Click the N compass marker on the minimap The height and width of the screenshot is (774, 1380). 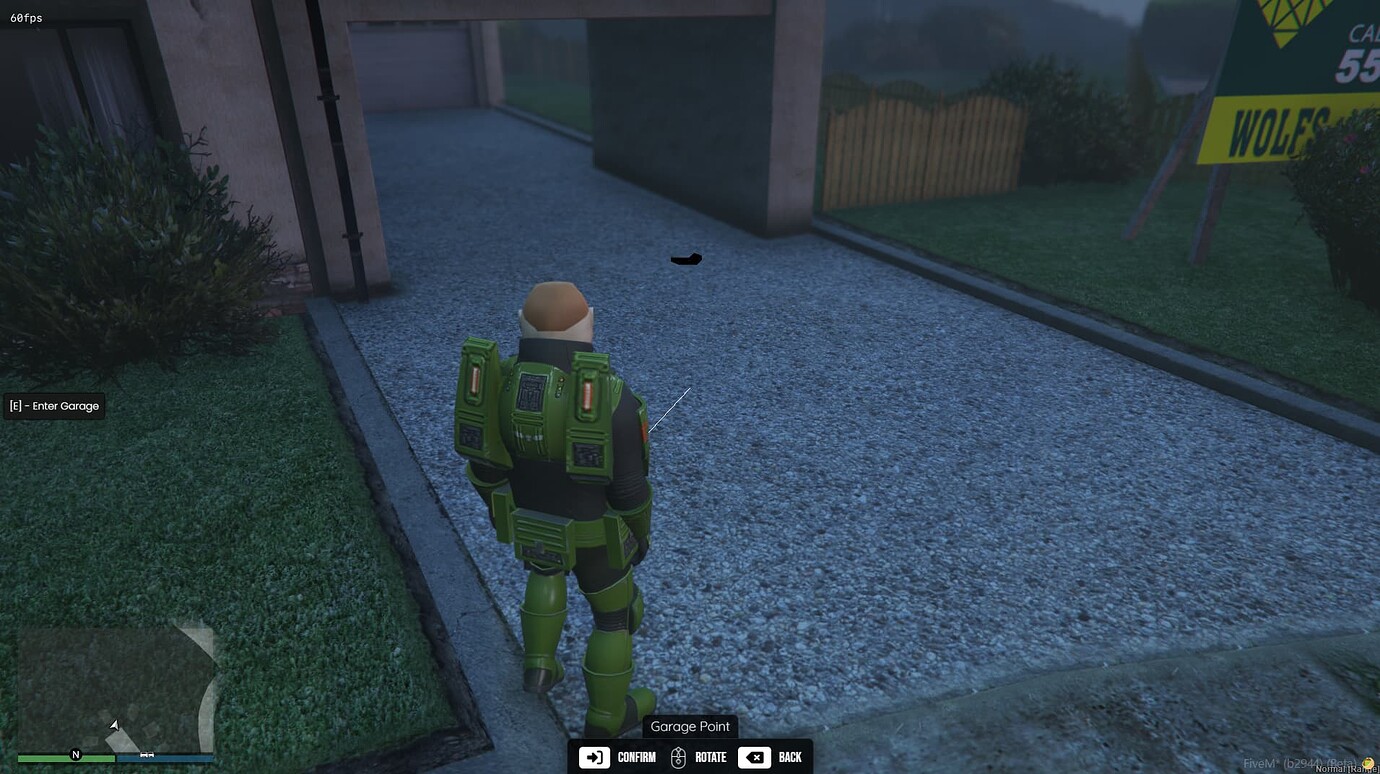76,755
